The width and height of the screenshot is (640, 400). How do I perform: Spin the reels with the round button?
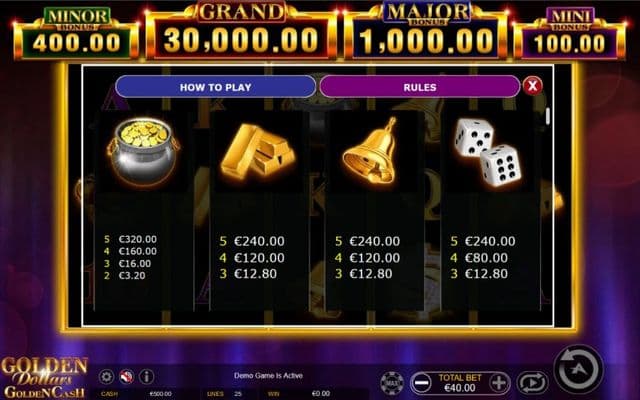pos(578,369)
